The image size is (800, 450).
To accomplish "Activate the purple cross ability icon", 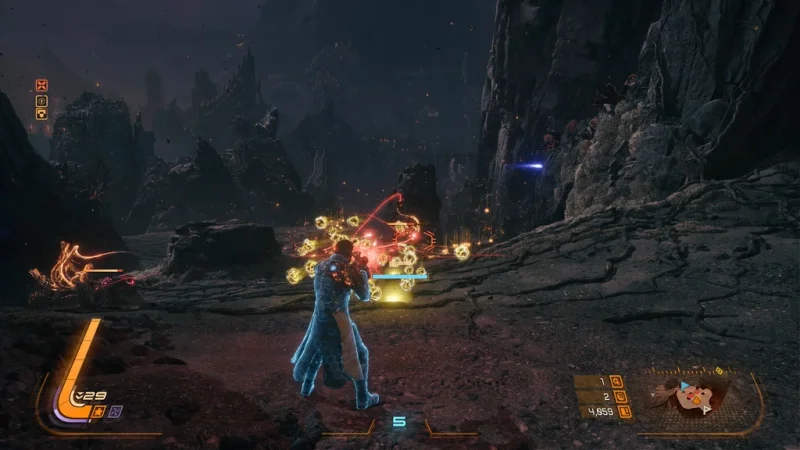I will coord(115,412).
